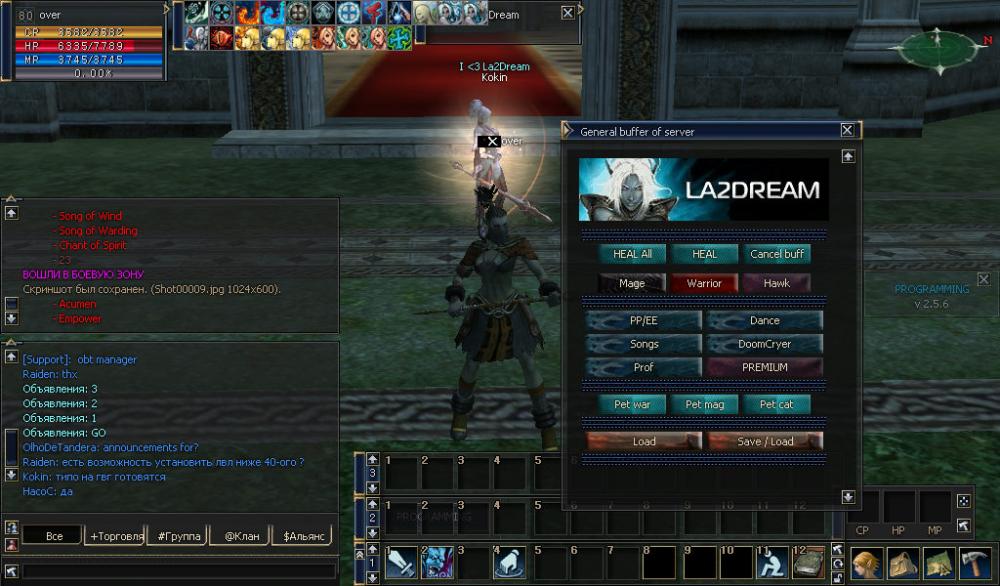Open the character menu with the blonde face icon
1000x586 pixels.
point(866,563)
